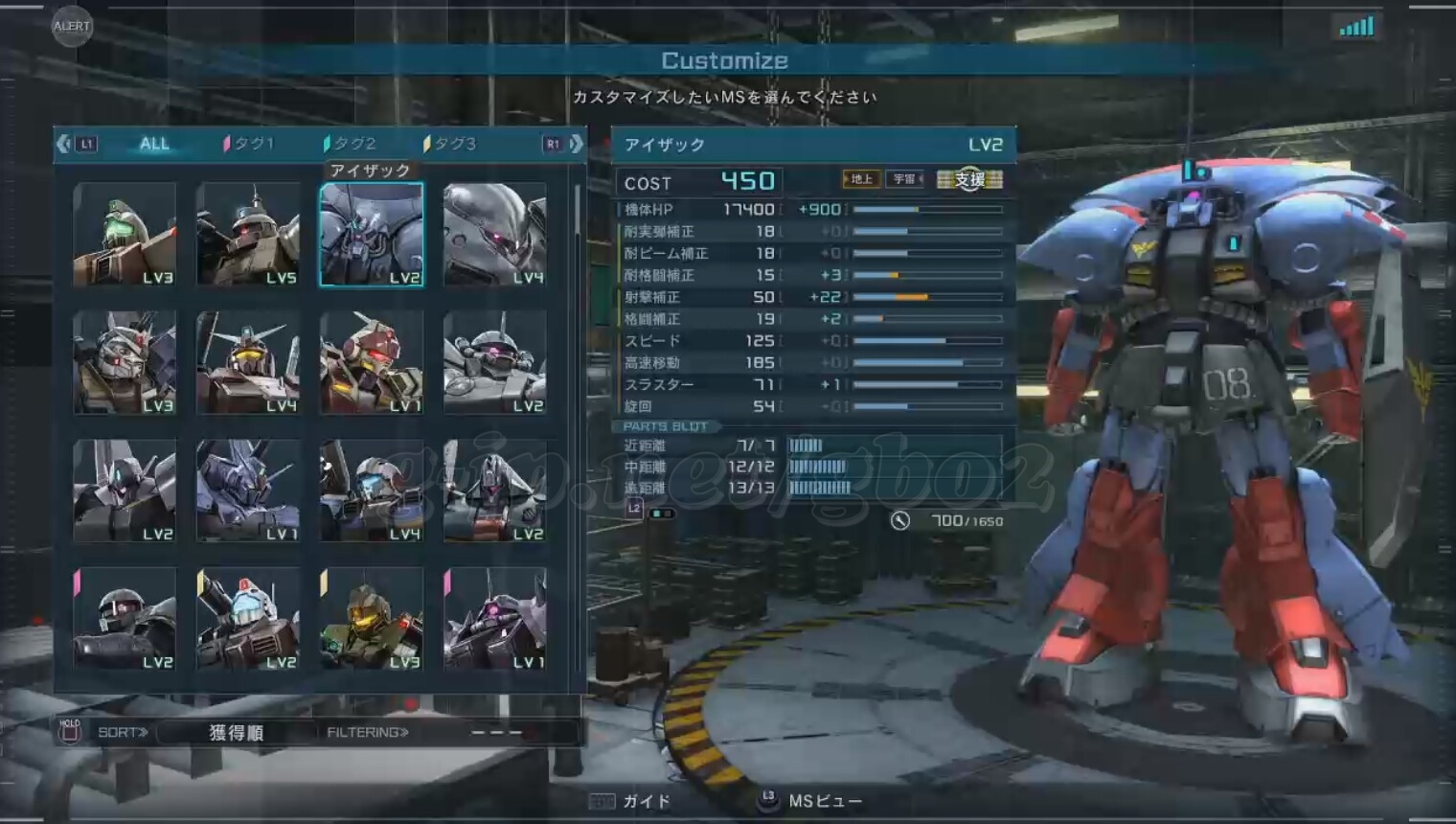Switch to the タグ2 tag tab

[x=351, y=144]
